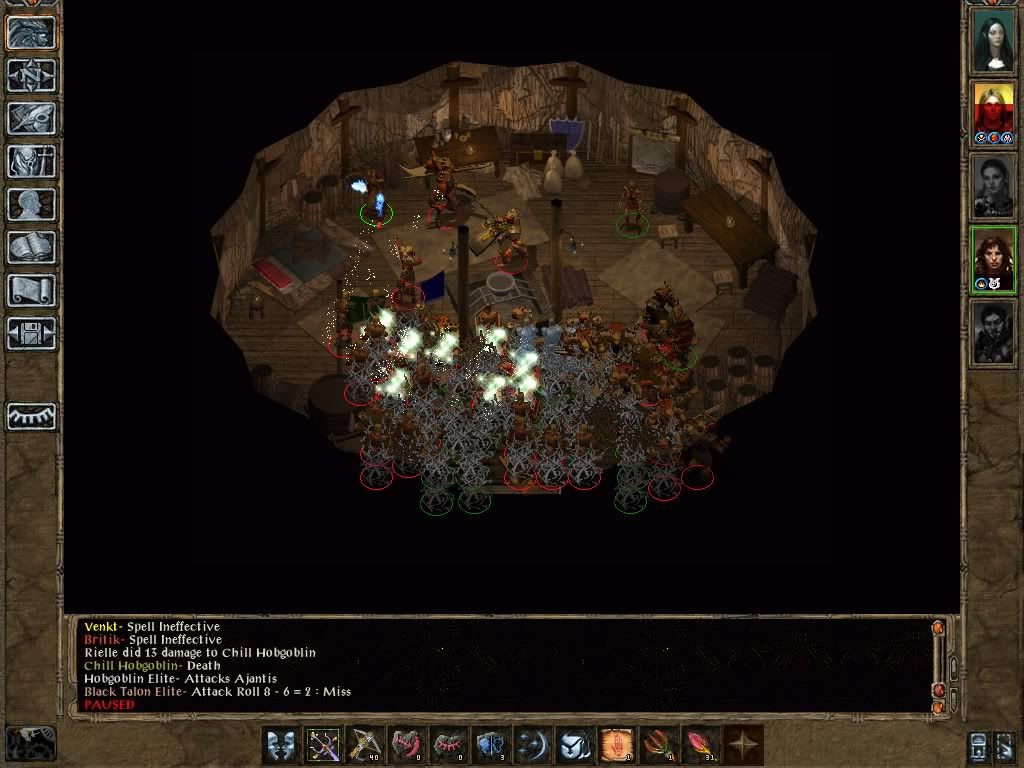Open the star special abilities button
Image resolution: width=1024 pixels, height=768 pixels.
pos(743,745)
